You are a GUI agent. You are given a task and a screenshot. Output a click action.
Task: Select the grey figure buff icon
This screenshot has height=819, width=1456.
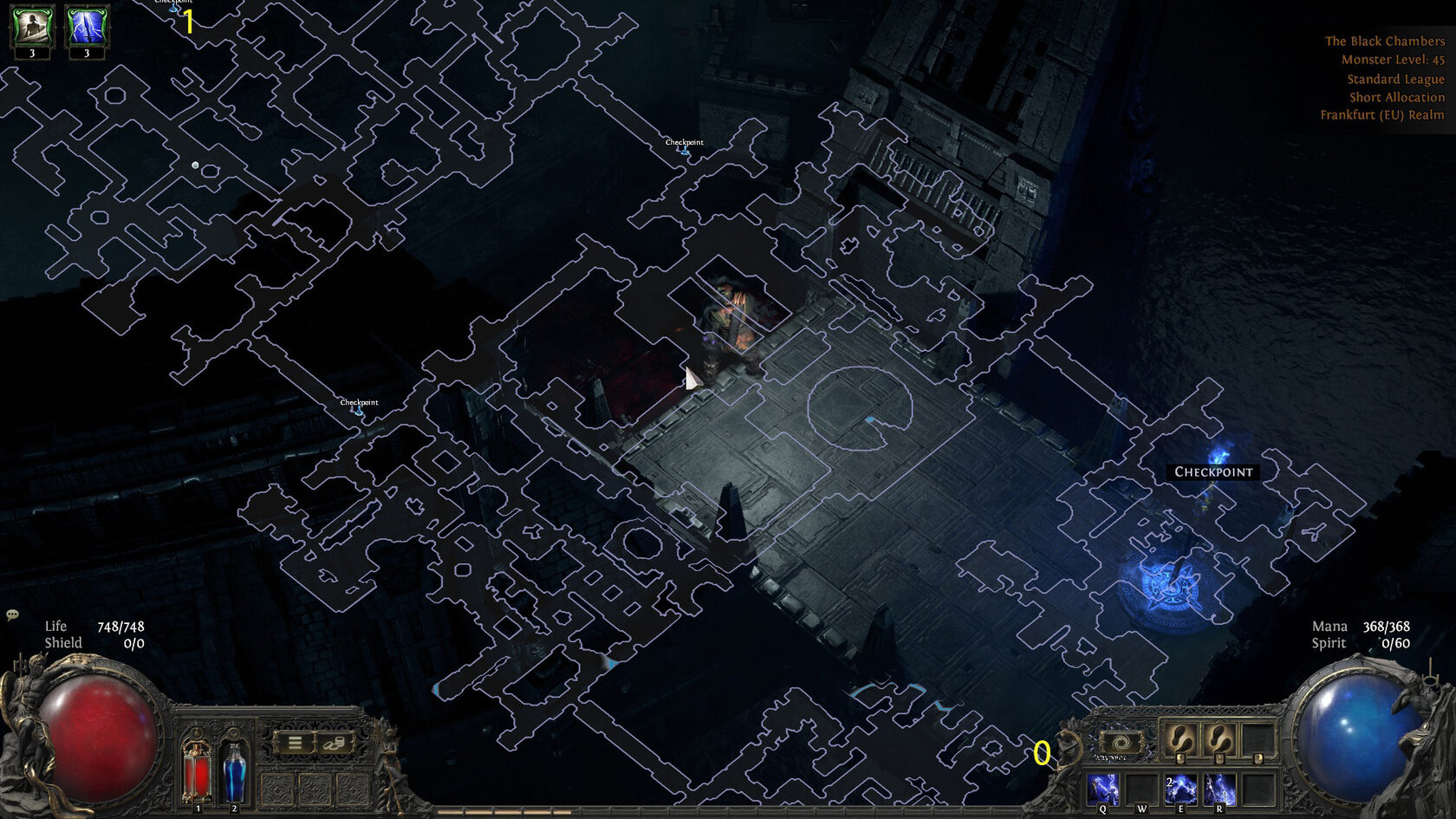(x=32, y=27)
